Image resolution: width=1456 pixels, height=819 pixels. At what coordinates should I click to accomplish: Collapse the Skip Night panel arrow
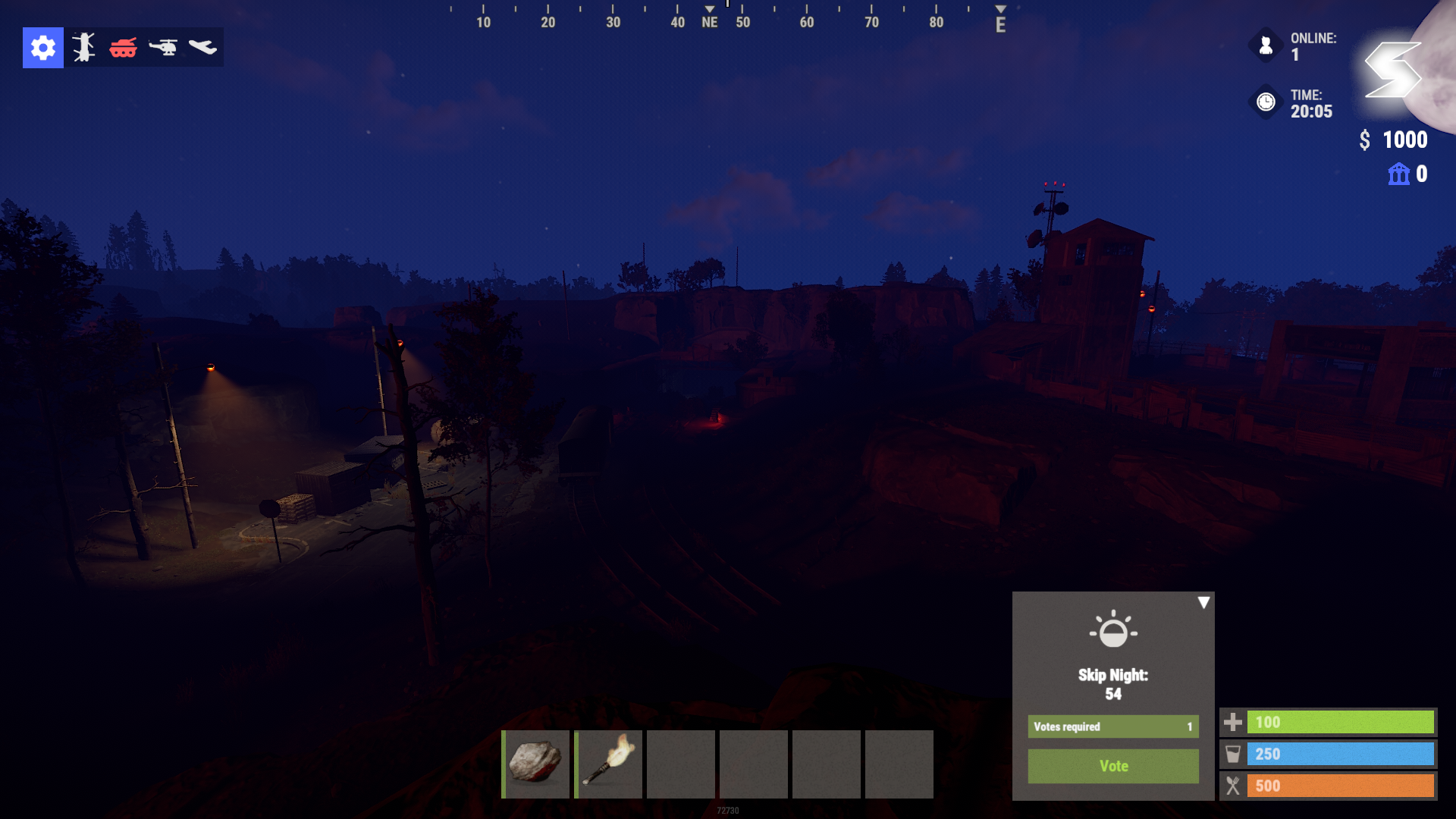click(x=1203, y=603)
